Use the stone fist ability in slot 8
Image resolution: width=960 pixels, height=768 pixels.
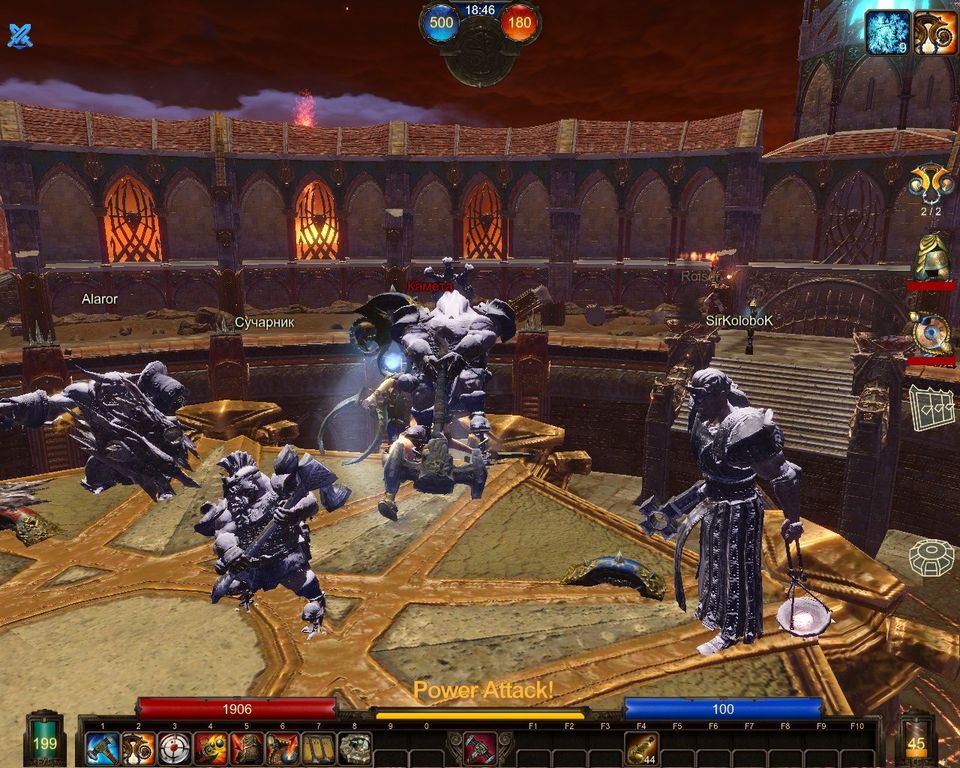(355, 748)
